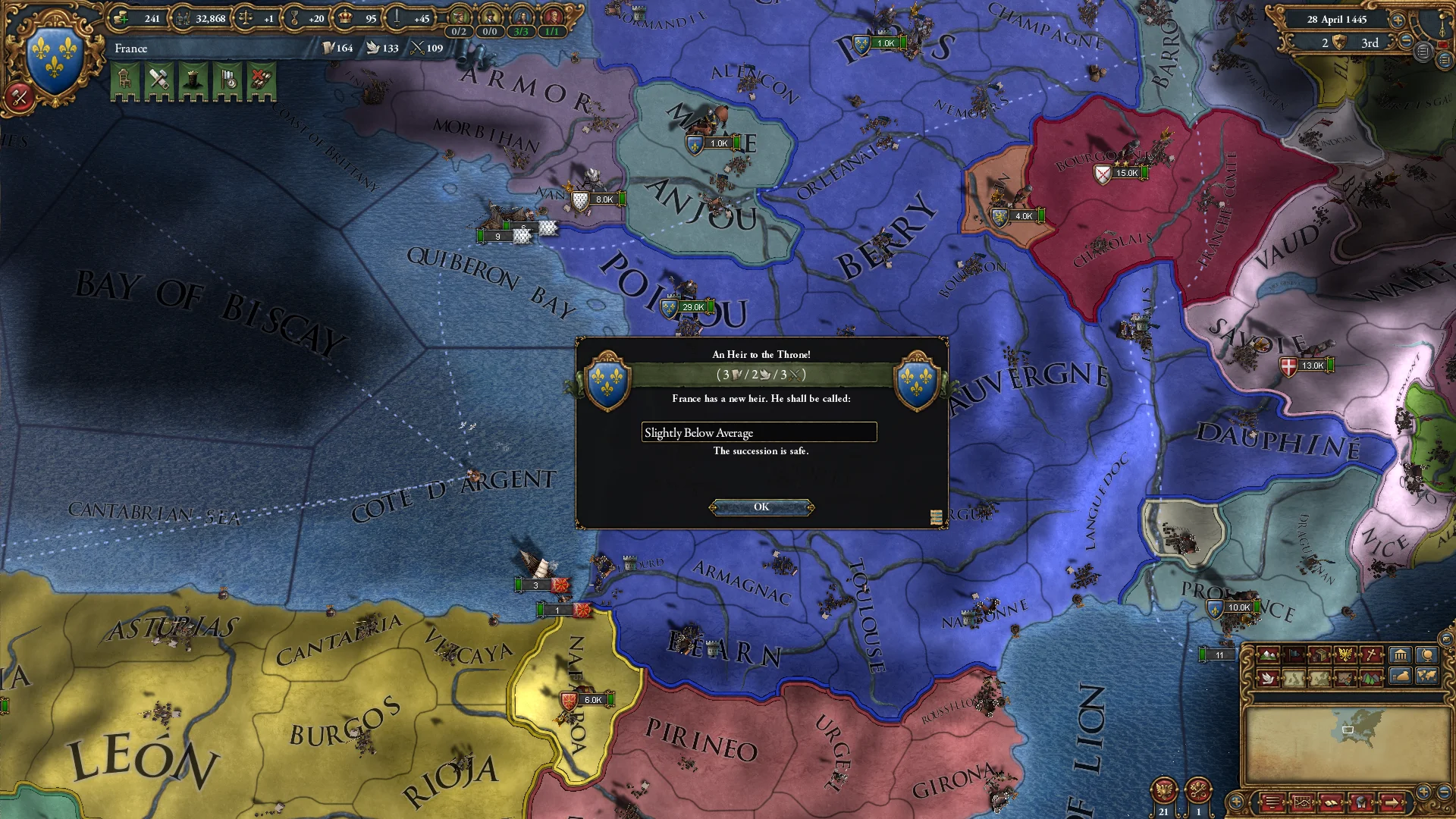
Task: Click OK to confirm the new heir
Action: [x=761, y=507]
